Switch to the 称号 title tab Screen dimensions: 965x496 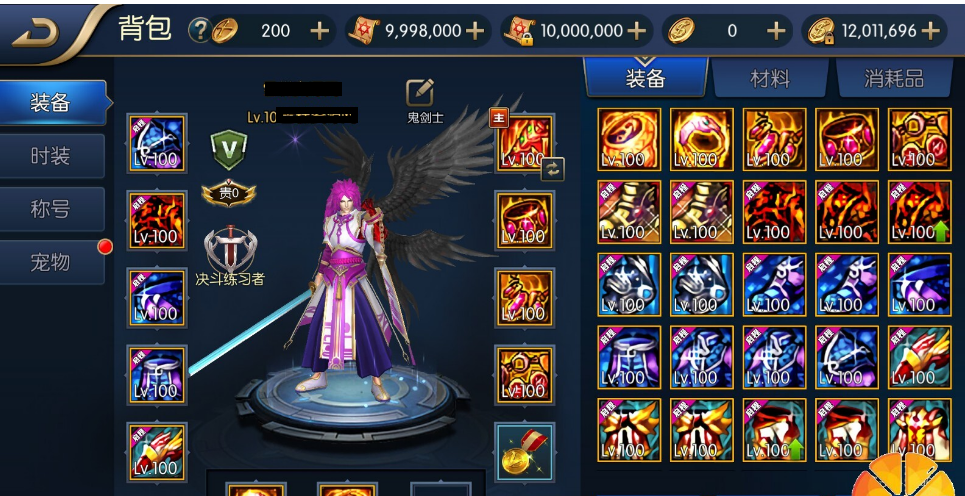tap(52, 209)
